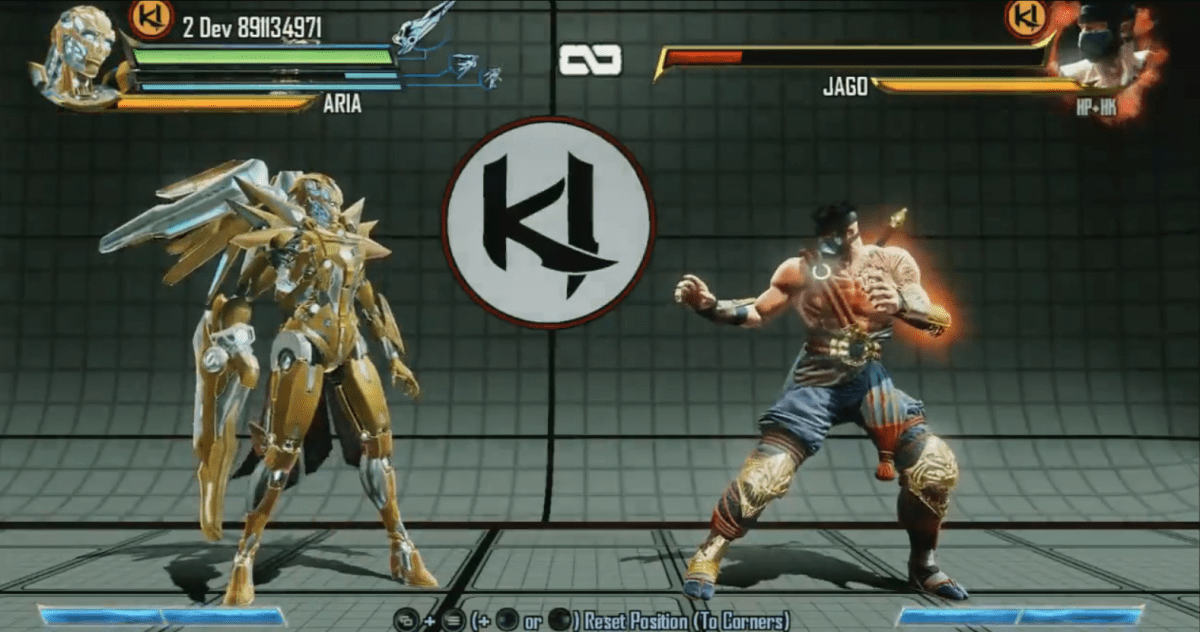Click the KI emblem next to Jago's portrait
This screenshot has height=632, width=1200.
(x=1026, y=18)
